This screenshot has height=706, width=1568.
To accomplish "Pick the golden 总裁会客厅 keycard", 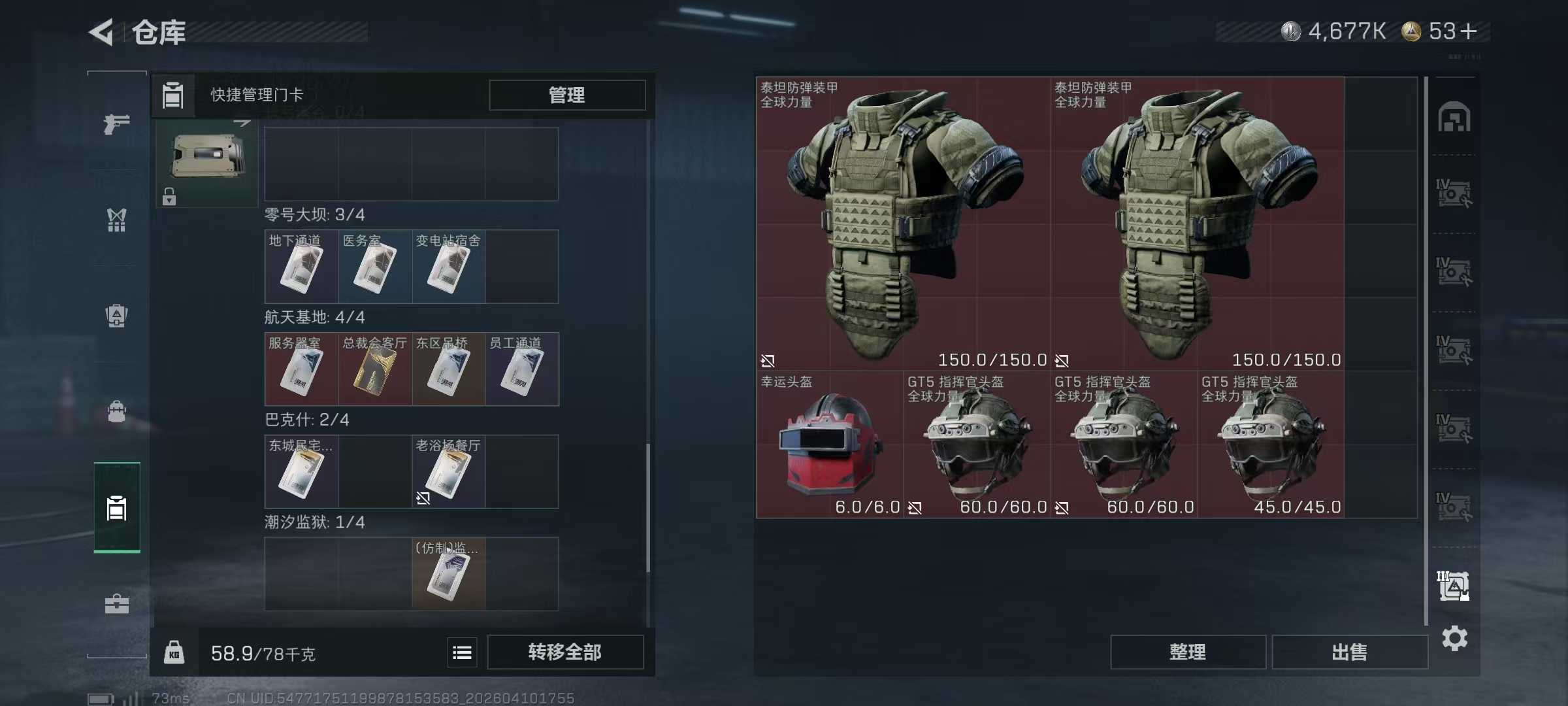I will [x=375, y=369].
